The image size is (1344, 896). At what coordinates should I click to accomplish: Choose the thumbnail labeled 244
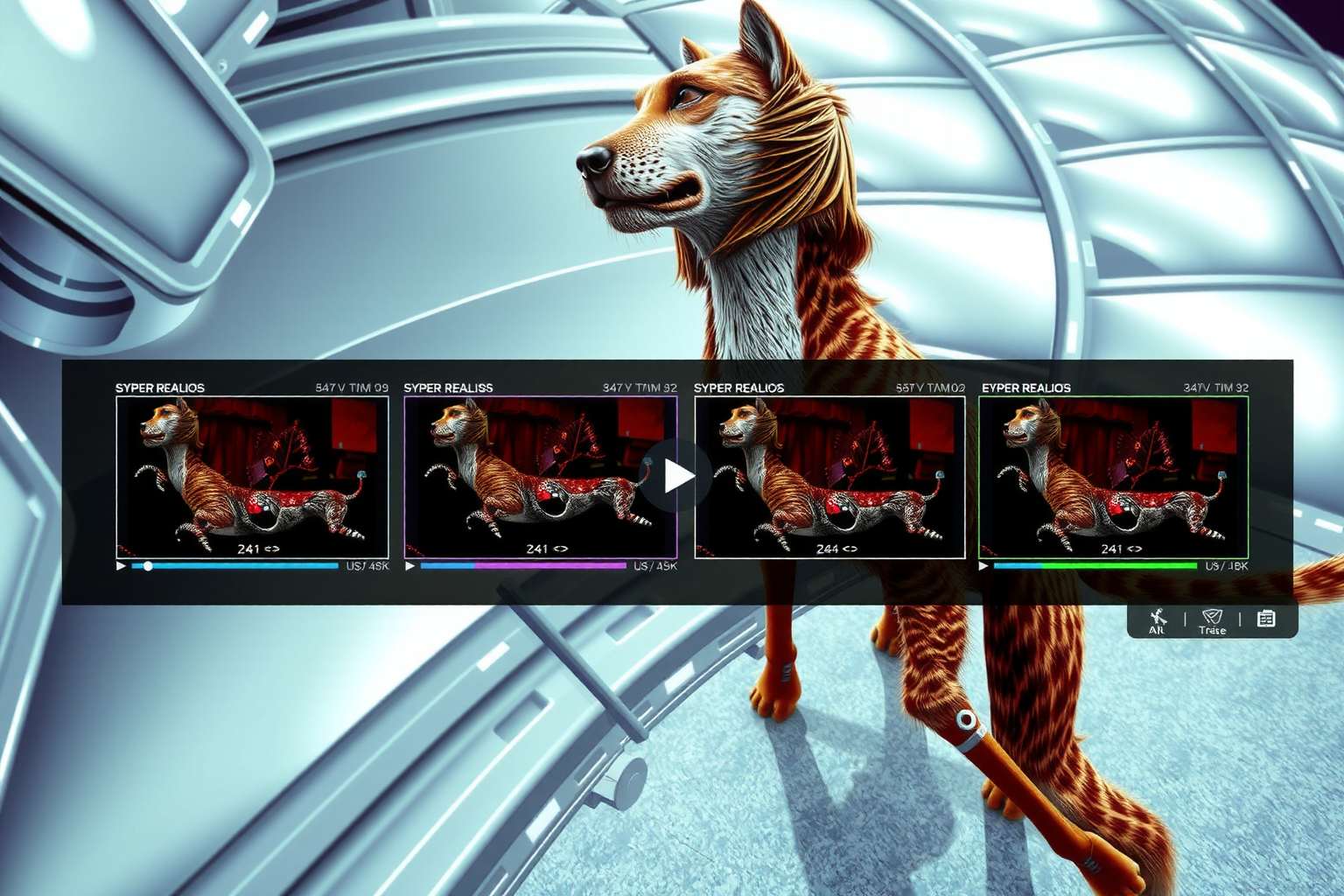[829, 477]
